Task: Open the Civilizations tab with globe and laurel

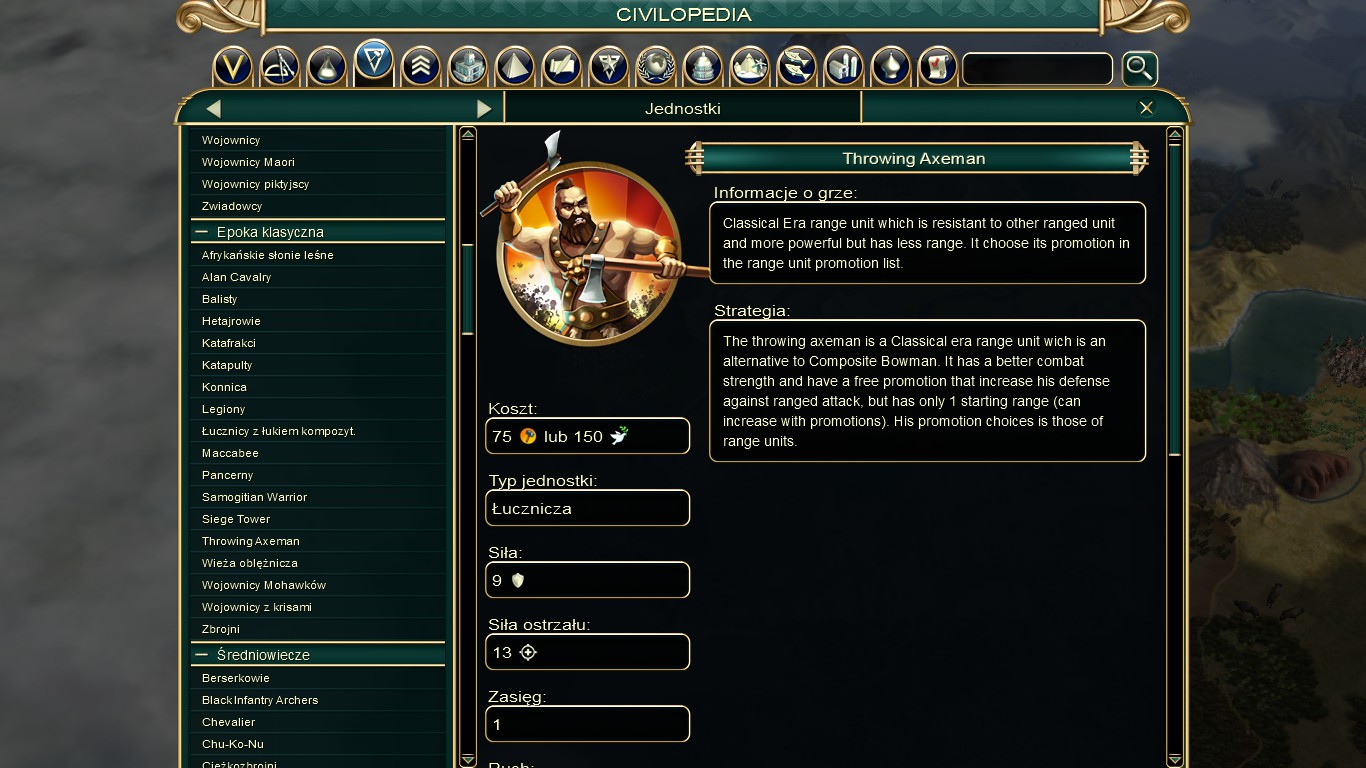Action: (656, 67)
